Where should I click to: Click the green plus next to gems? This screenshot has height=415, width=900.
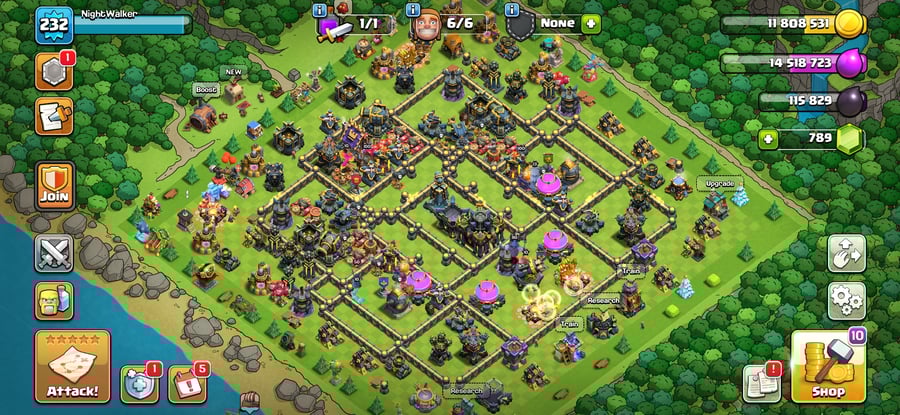[x=768, y=138]
